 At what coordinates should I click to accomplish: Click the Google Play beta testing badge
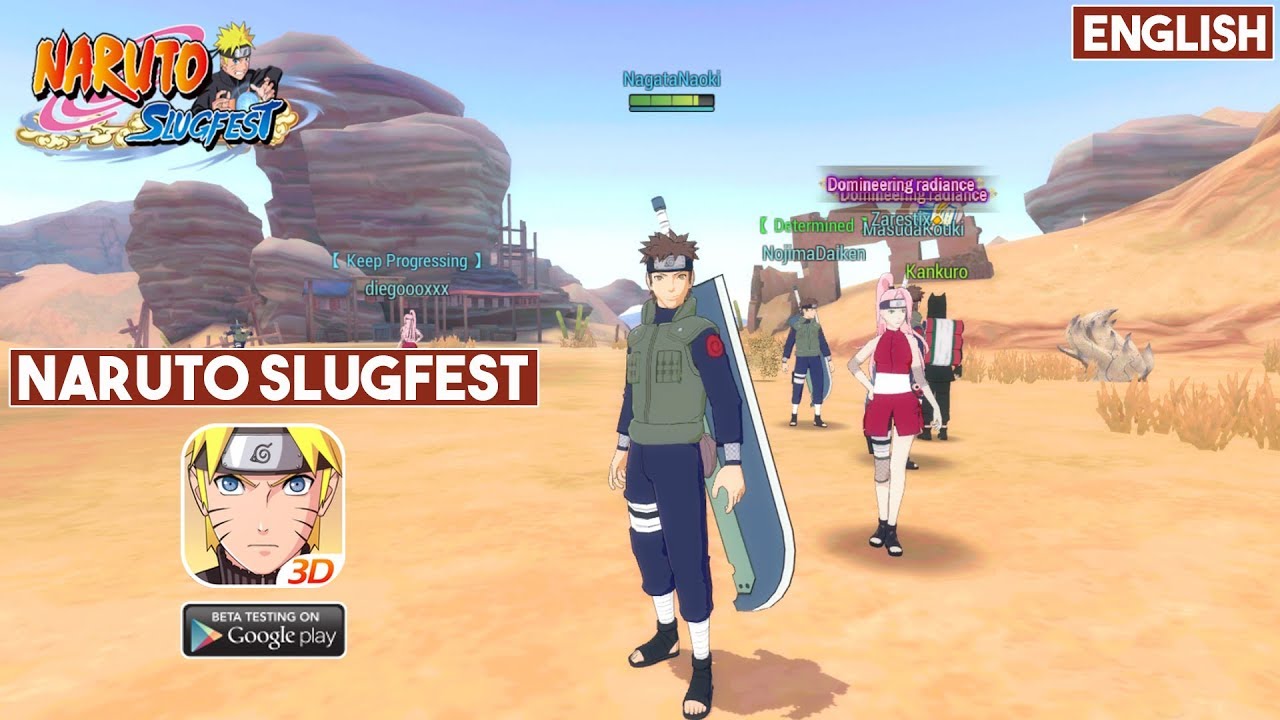263,630
